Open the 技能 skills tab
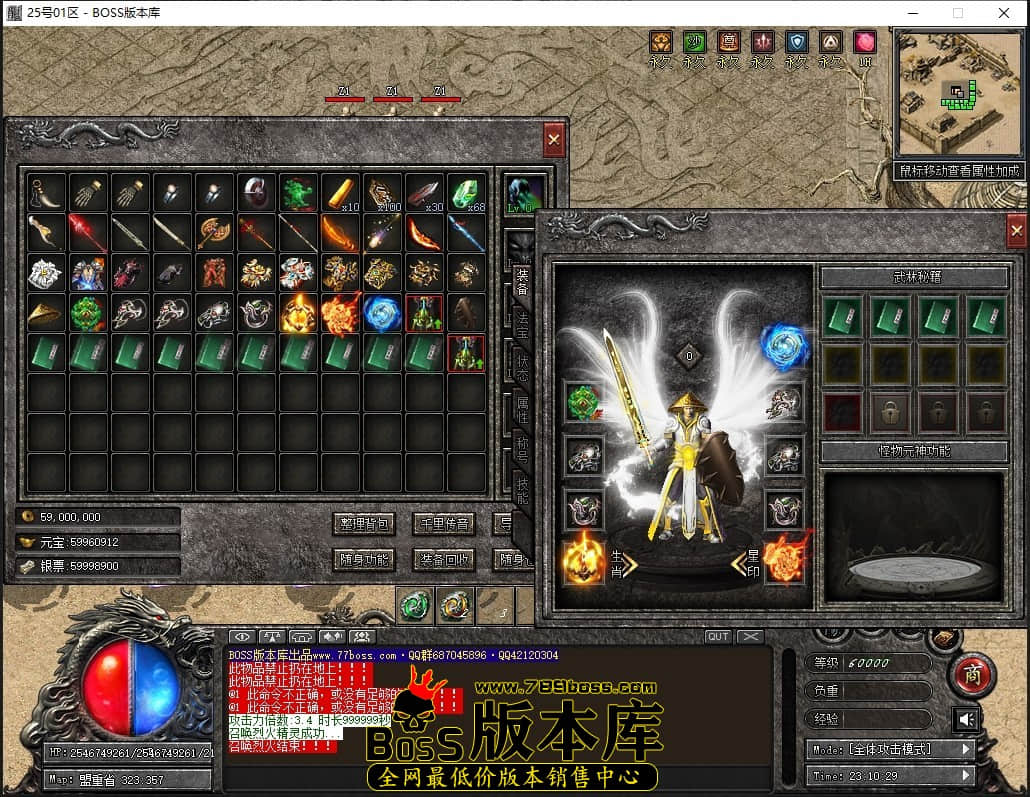 tap(522, 492)
